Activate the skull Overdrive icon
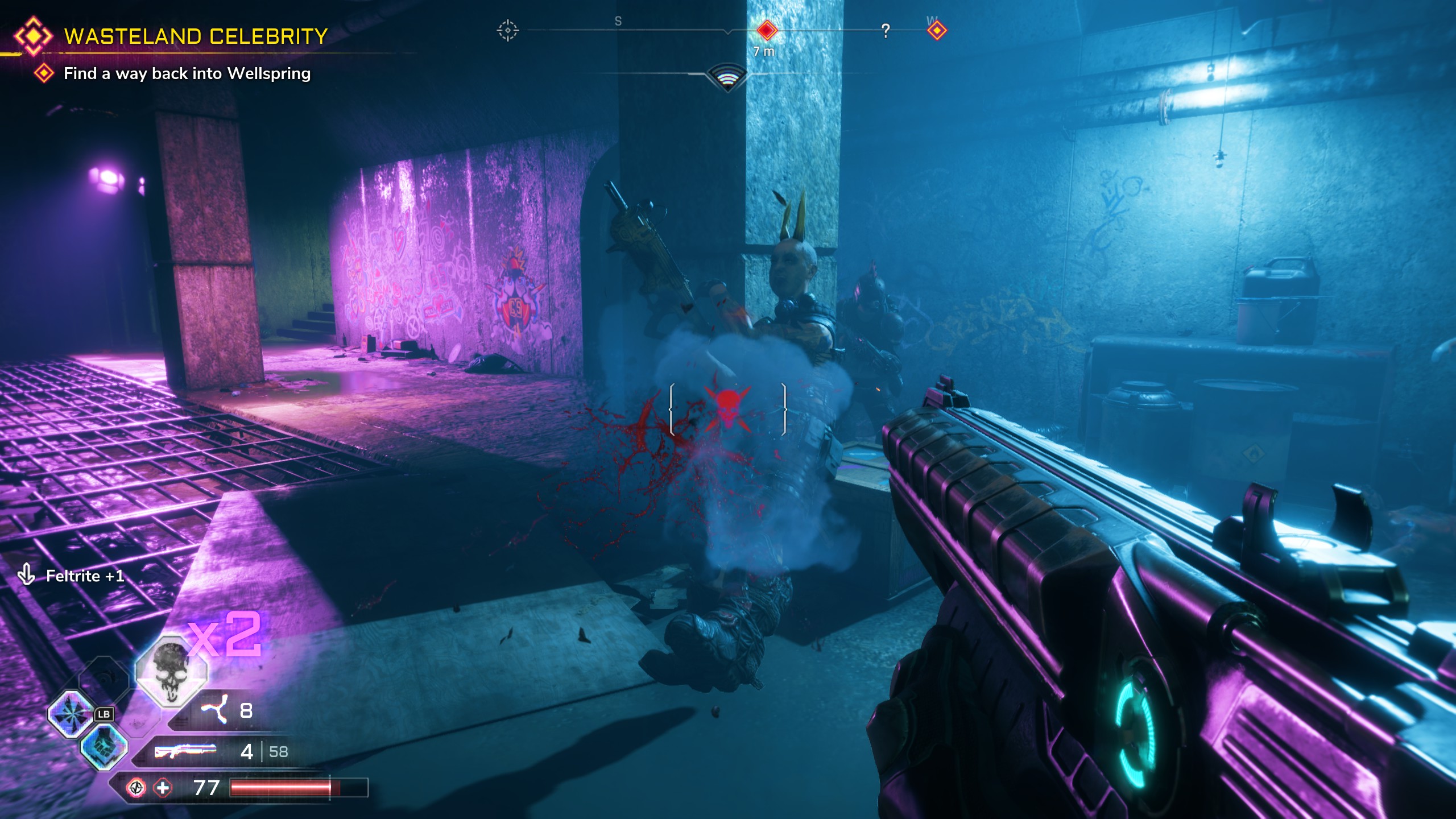Screen dimensions: 1456x819 [171, 671]
